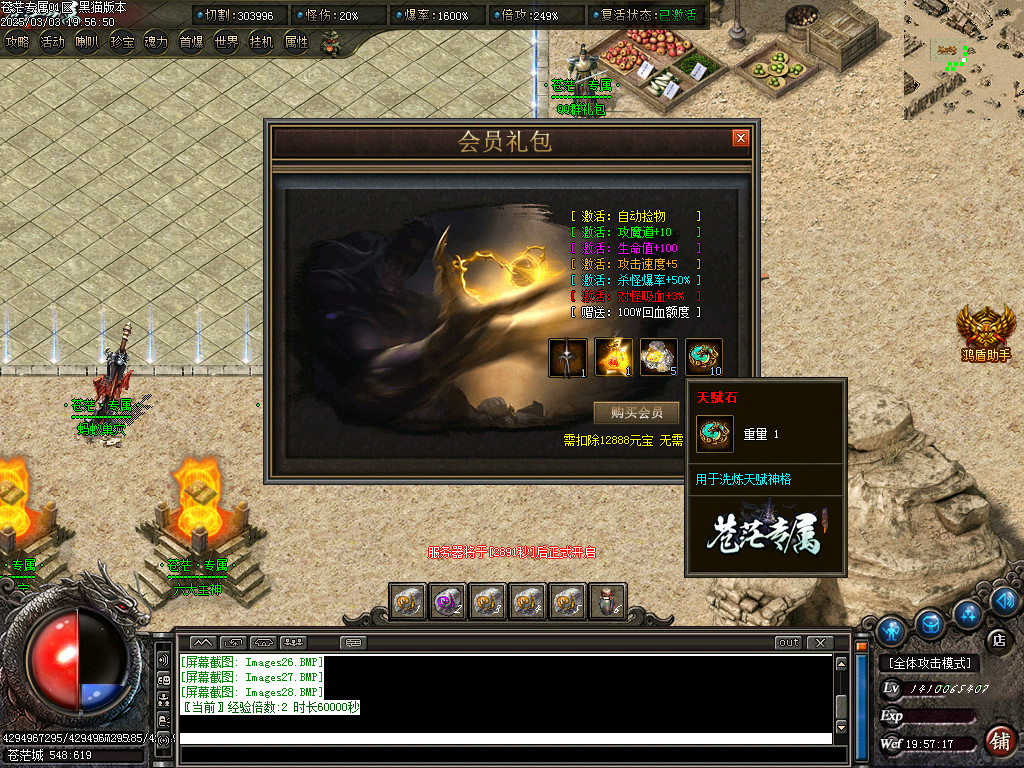Click the 购买会员 button
This screenshot has height=768, width=1024.
tap(636, 413)
